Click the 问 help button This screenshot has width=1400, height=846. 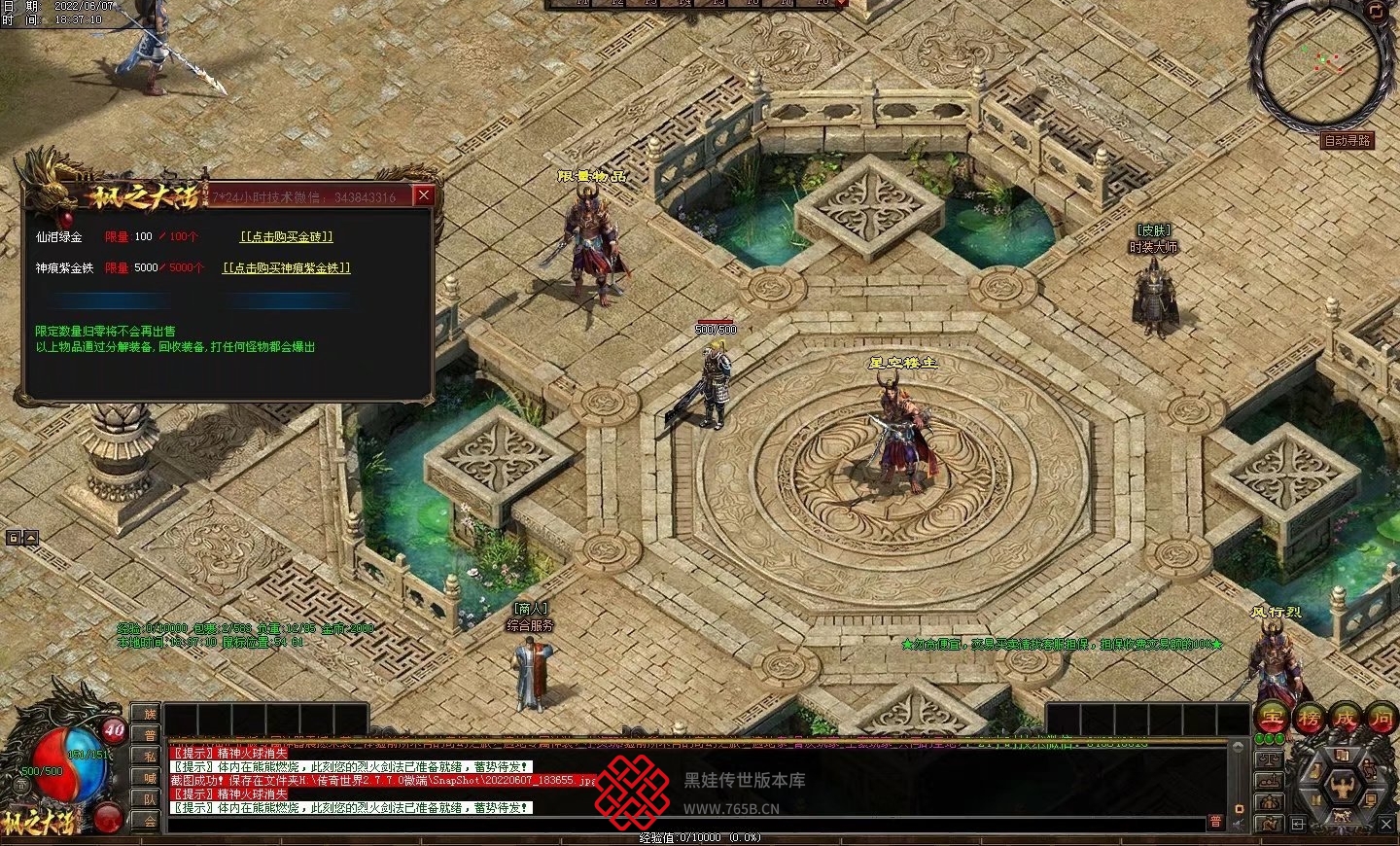(1381, 719)
